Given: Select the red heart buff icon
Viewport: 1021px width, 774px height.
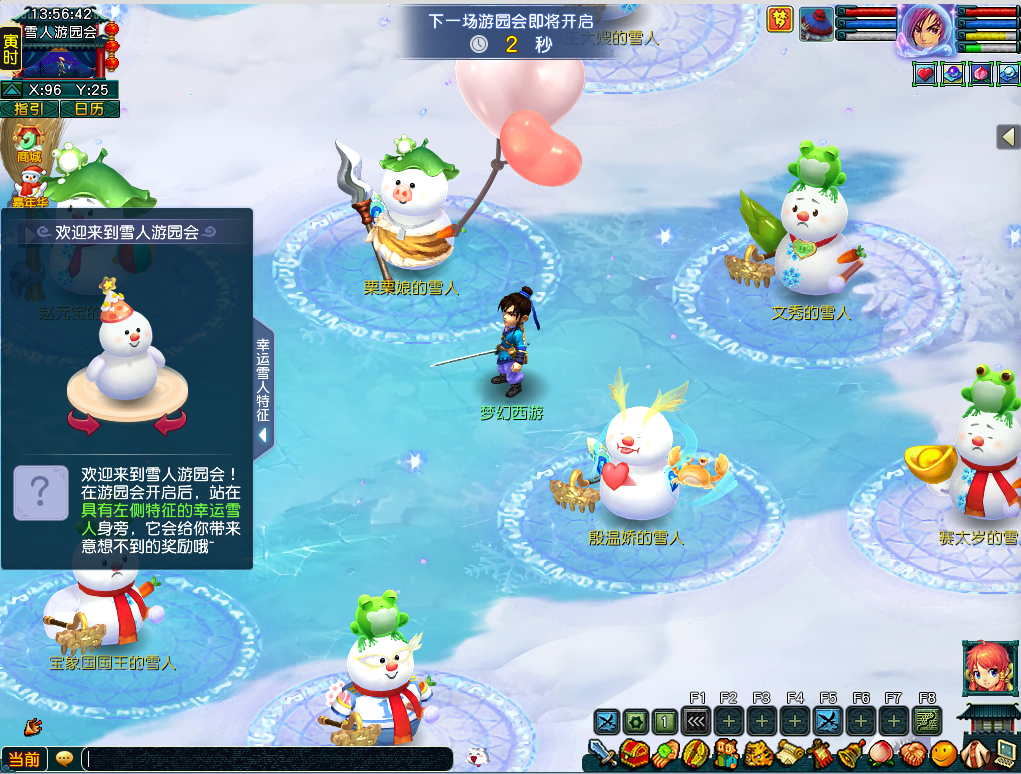Looking at the screenshot, I should 925,73.
